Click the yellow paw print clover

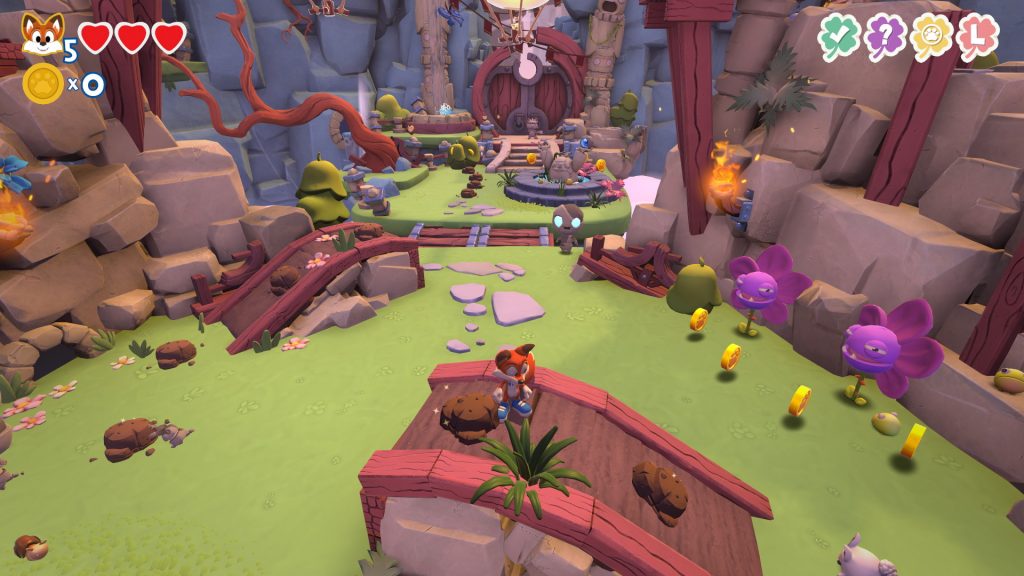click(x=931, y=37)
